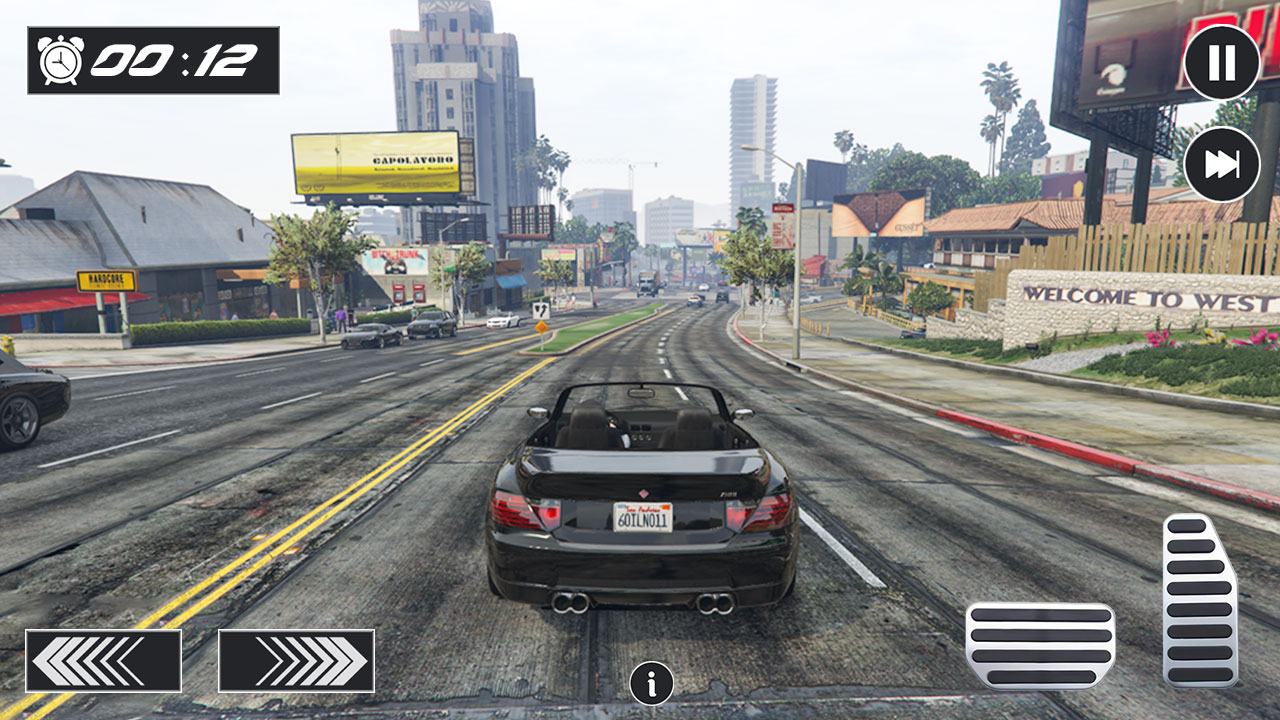Click the 00:12 countdown timer display
The width and height of the screenshot is (1280, 720).
click(170, 60)
